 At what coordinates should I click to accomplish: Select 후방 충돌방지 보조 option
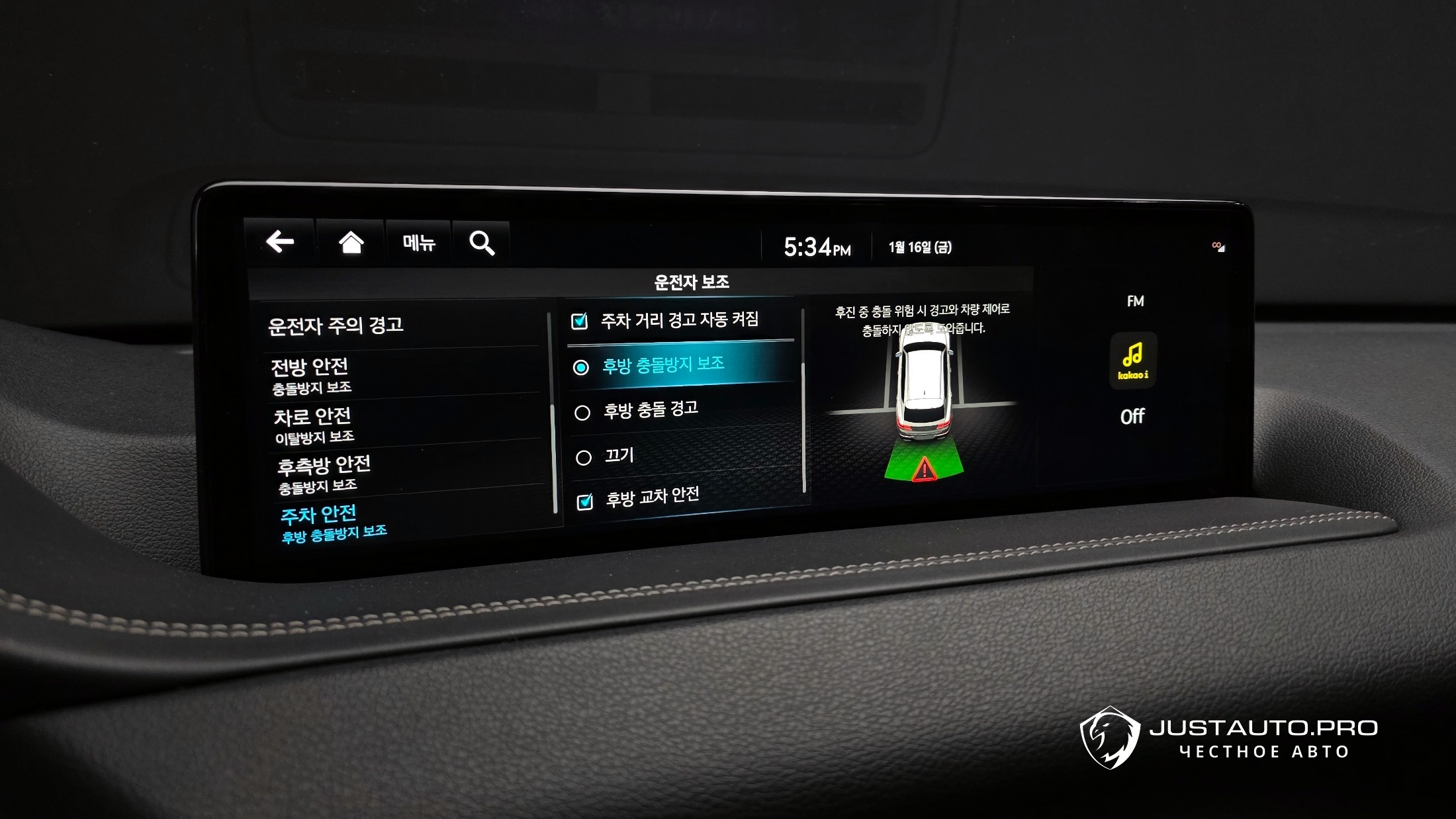pos(581,367)
